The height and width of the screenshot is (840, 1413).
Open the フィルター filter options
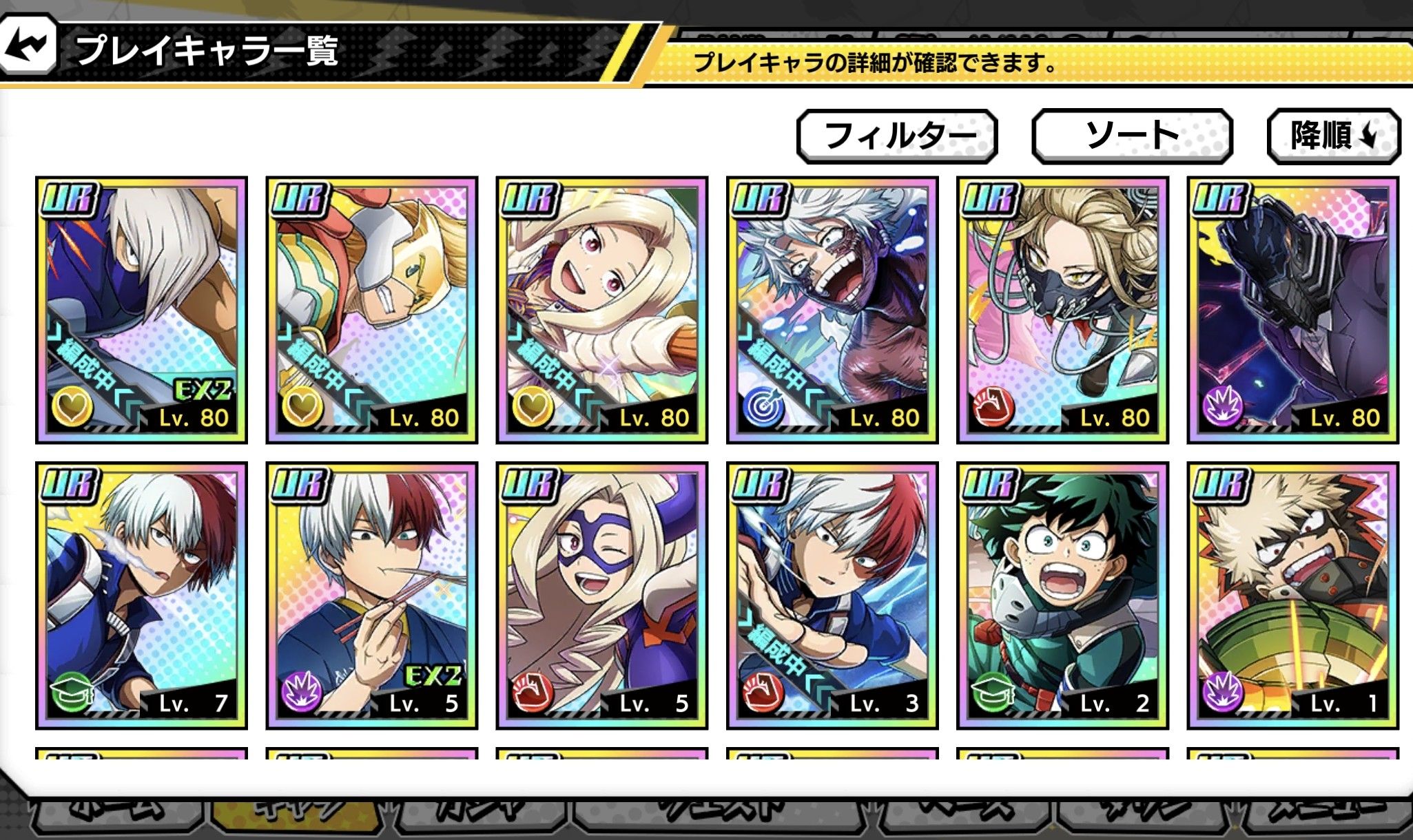coord(897,136)
